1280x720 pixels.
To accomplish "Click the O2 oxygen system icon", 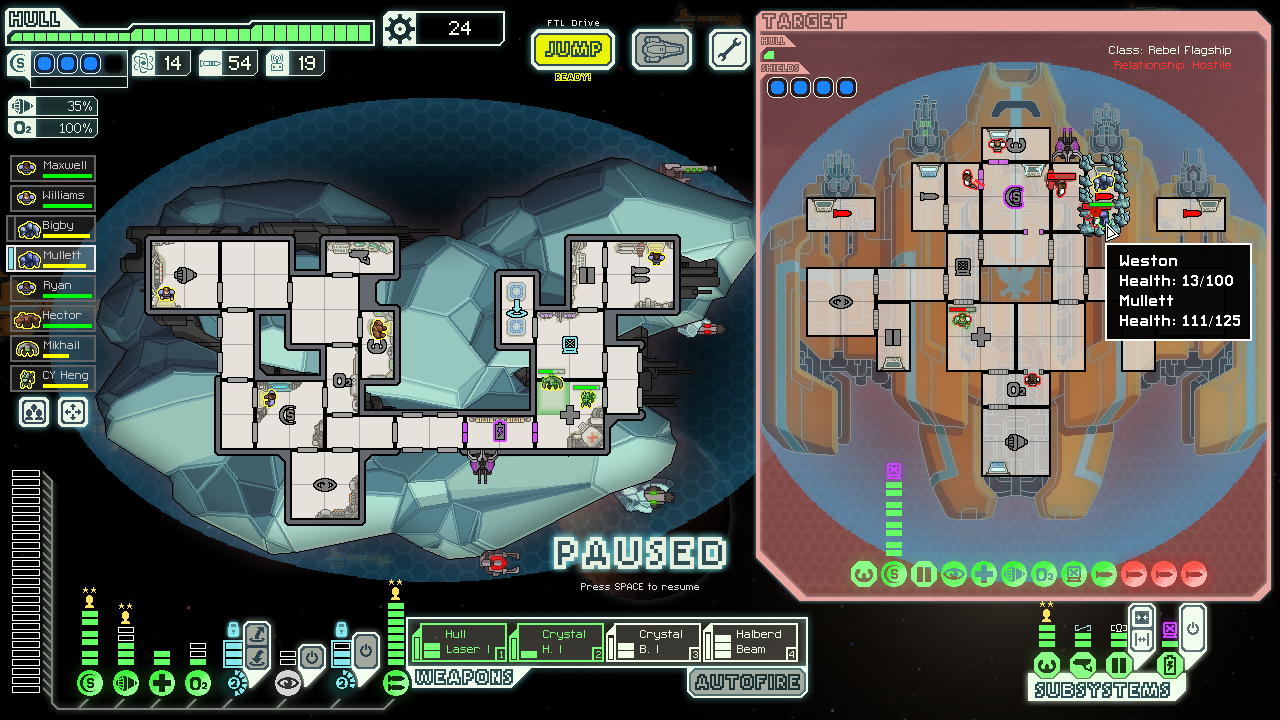I will coord(198,683).
